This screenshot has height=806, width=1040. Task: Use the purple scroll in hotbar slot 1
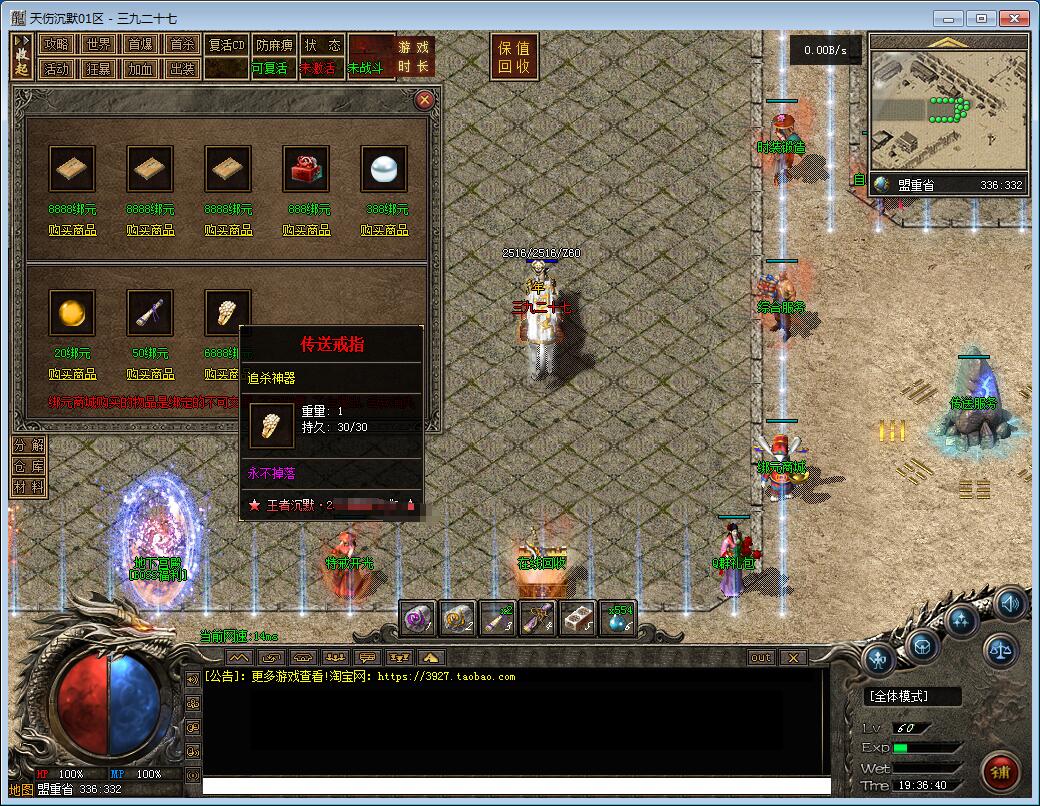pyautogui.click(x=418, y=620)
